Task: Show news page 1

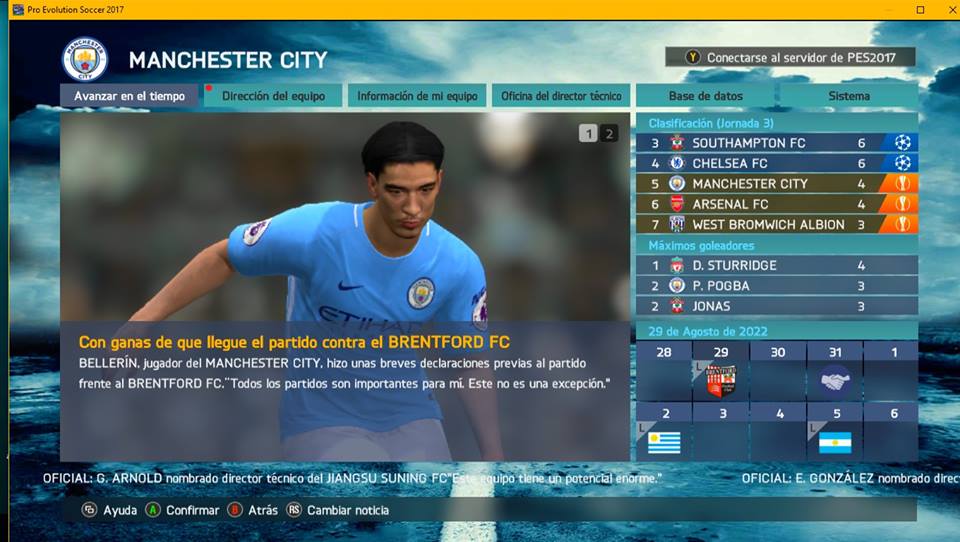Action: coord(588,133)
